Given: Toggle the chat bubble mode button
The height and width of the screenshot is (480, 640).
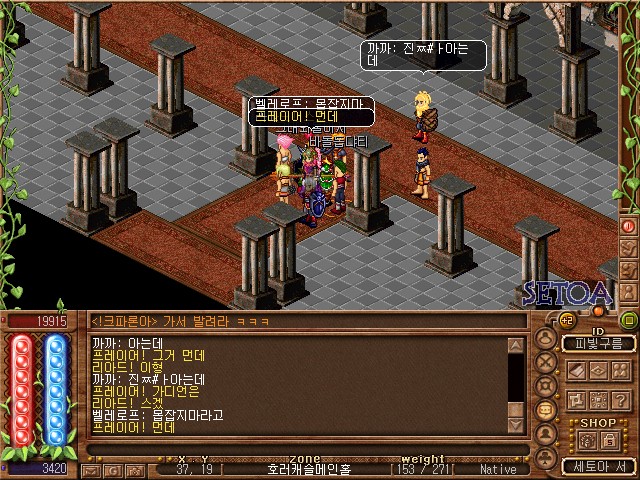Looking at the screenshot, I should pyautogui.click(x=546, y=411).
